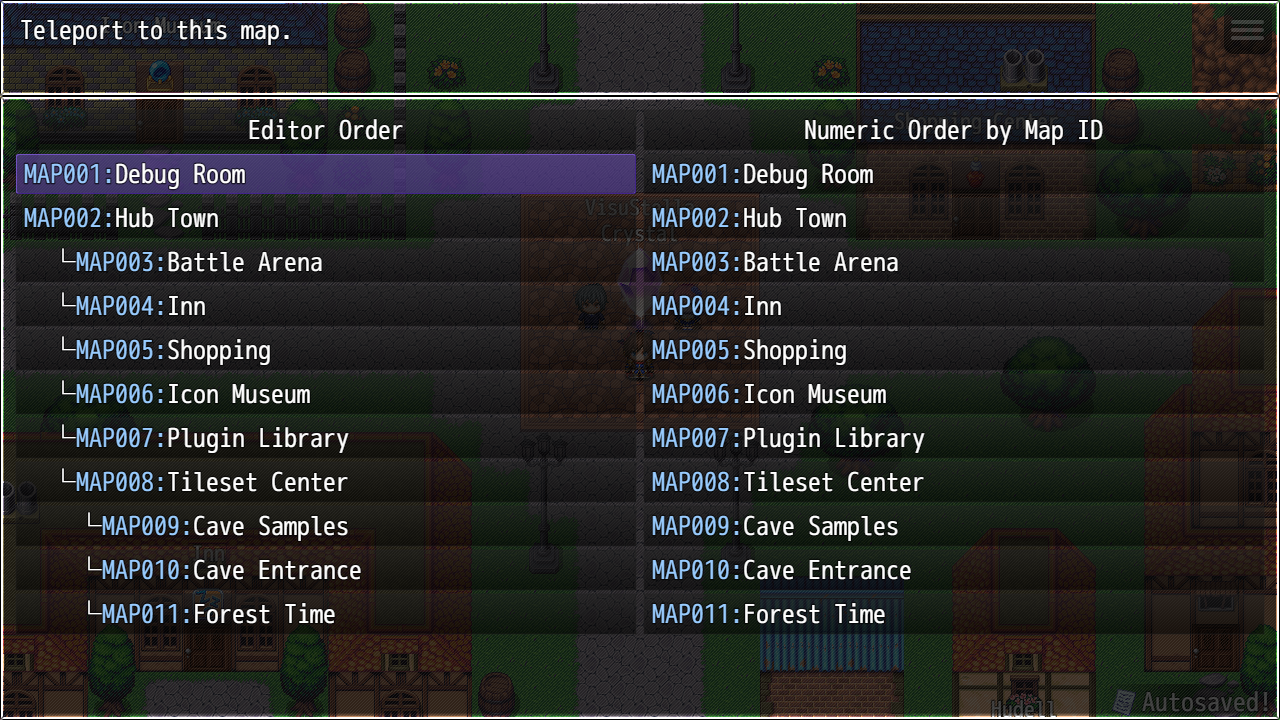Select Cave Entrance under Editor Order
Viewport: 1280px width, 720px height.
click(326, 571)
